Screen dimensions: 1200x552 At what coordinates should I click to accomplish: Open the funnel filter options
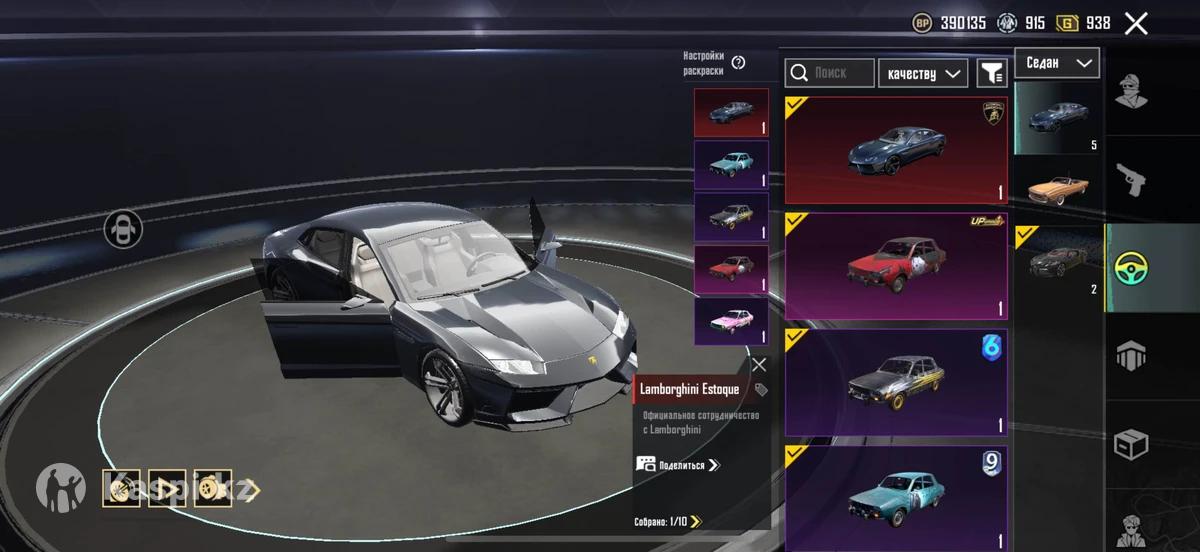(x=991, y=73)
